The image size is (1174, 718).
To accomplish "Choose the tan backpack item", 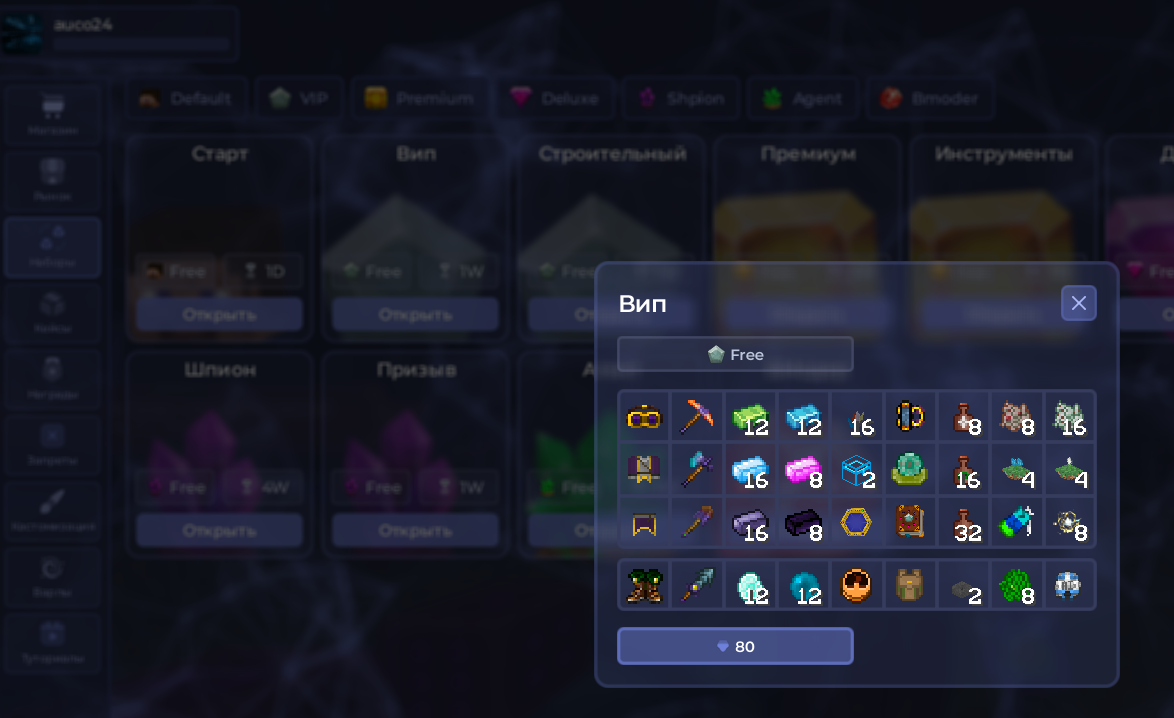I will tap(909, 585).
